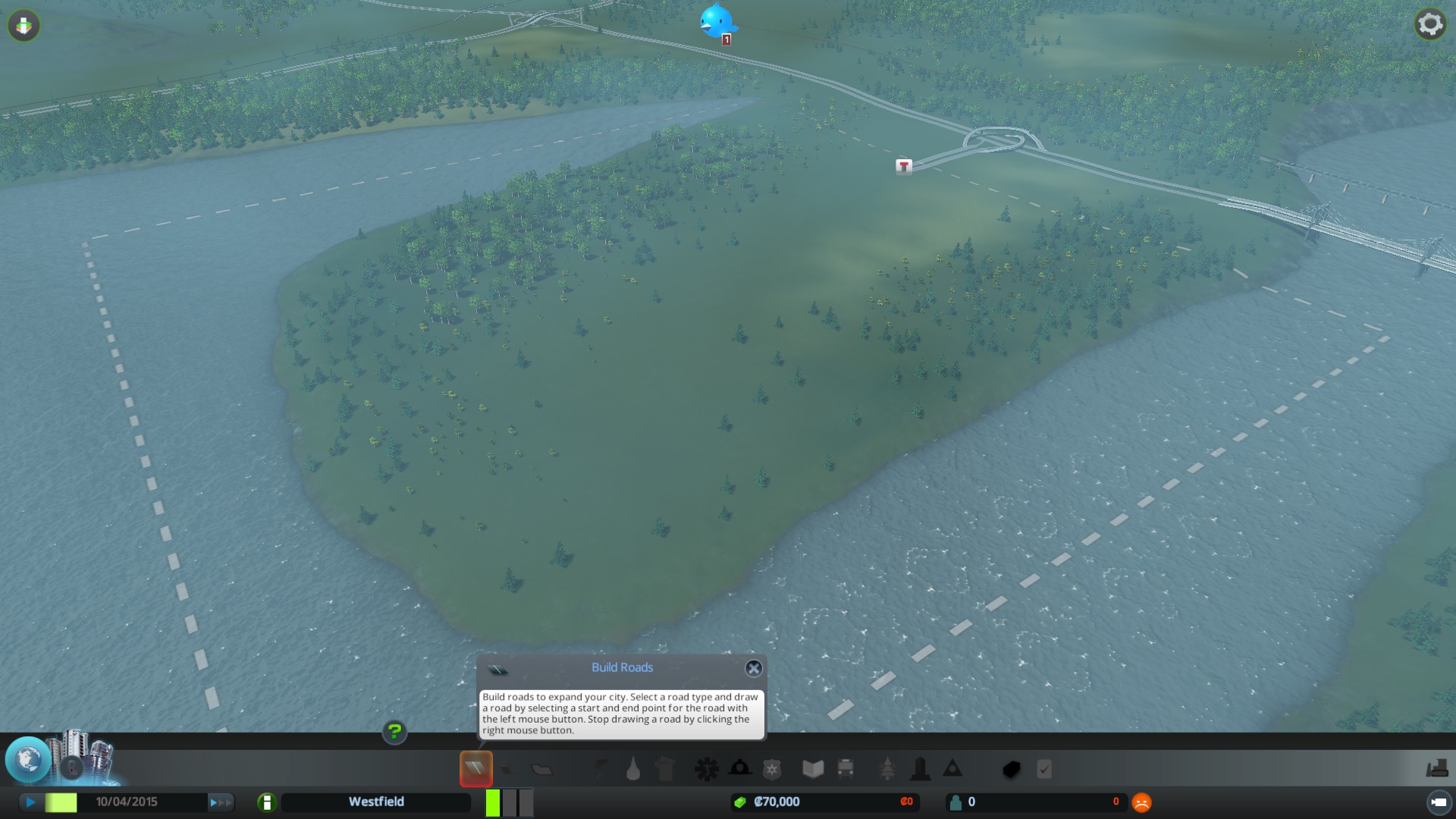The width and height of the screenshot is (1456, 819).
Task: Open the Parks and Recreation menu
Action: coord(887,768)
